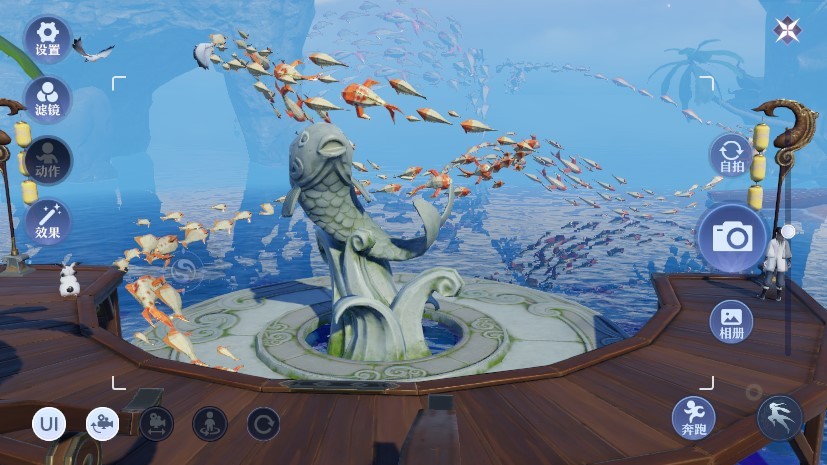Image resolution: width=827 pixels, height=465 pixels.
Task: Open the 滤镜 filter options
Action: 48,98
